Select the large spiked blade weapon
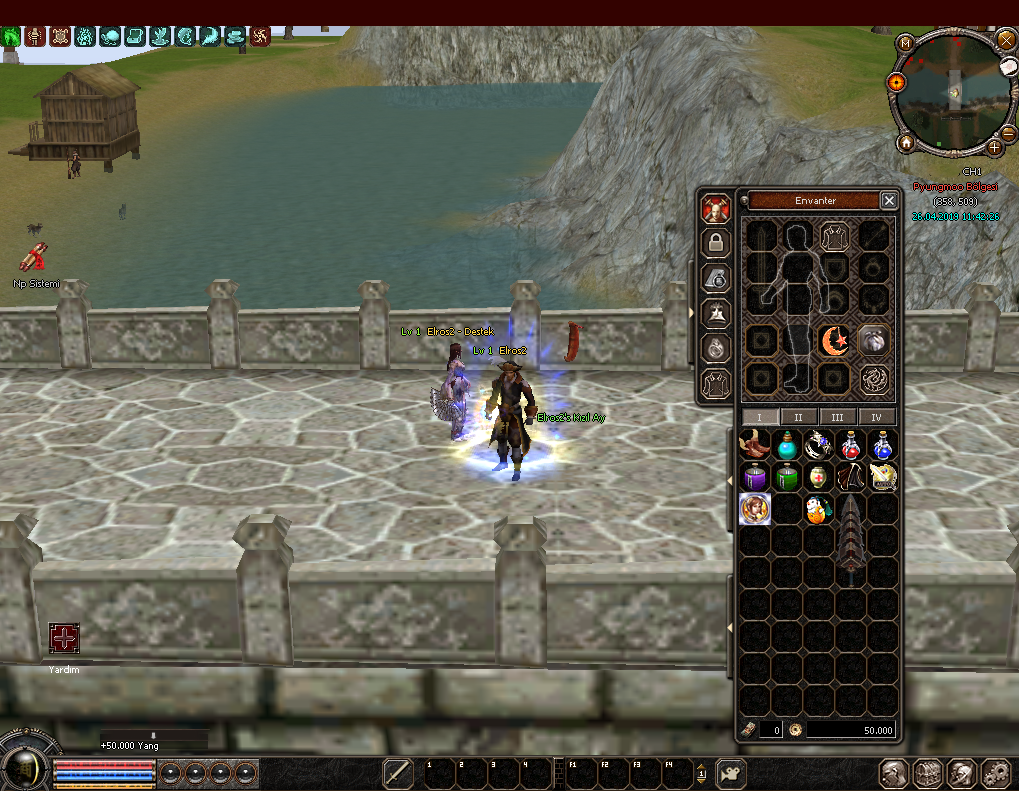The width and height of the screenshot is (1019, 791). [850, 535]
